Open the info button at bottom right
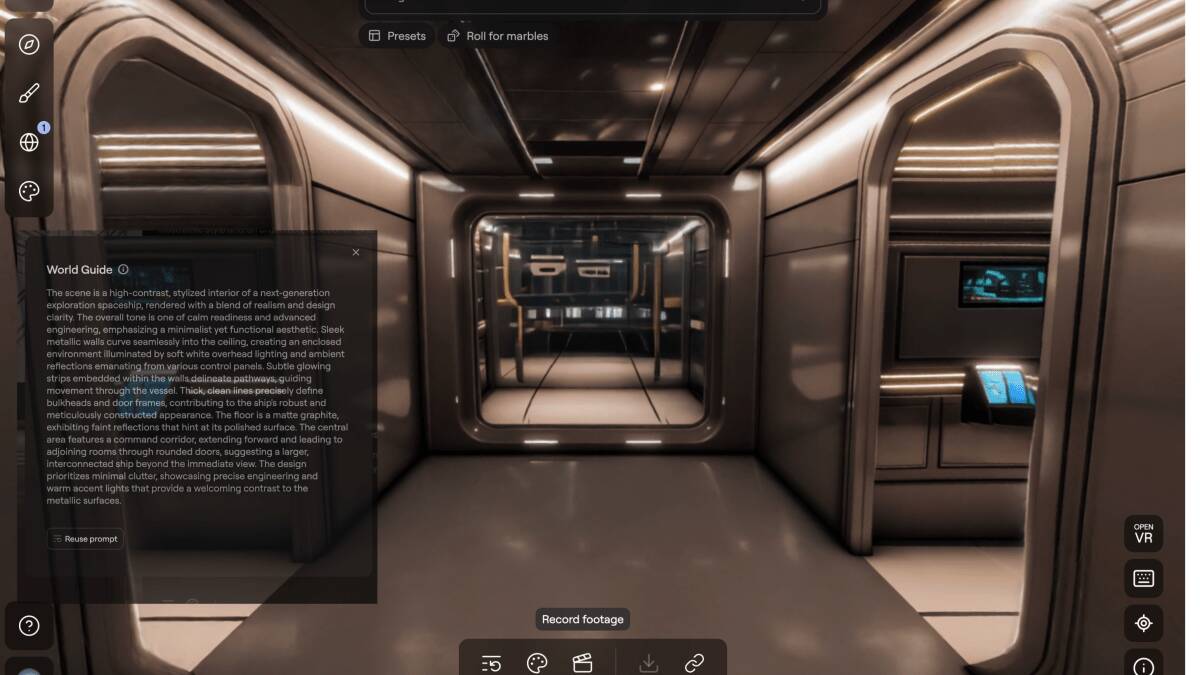The width and height of the screenshot is (1200, 675). 1143,666
